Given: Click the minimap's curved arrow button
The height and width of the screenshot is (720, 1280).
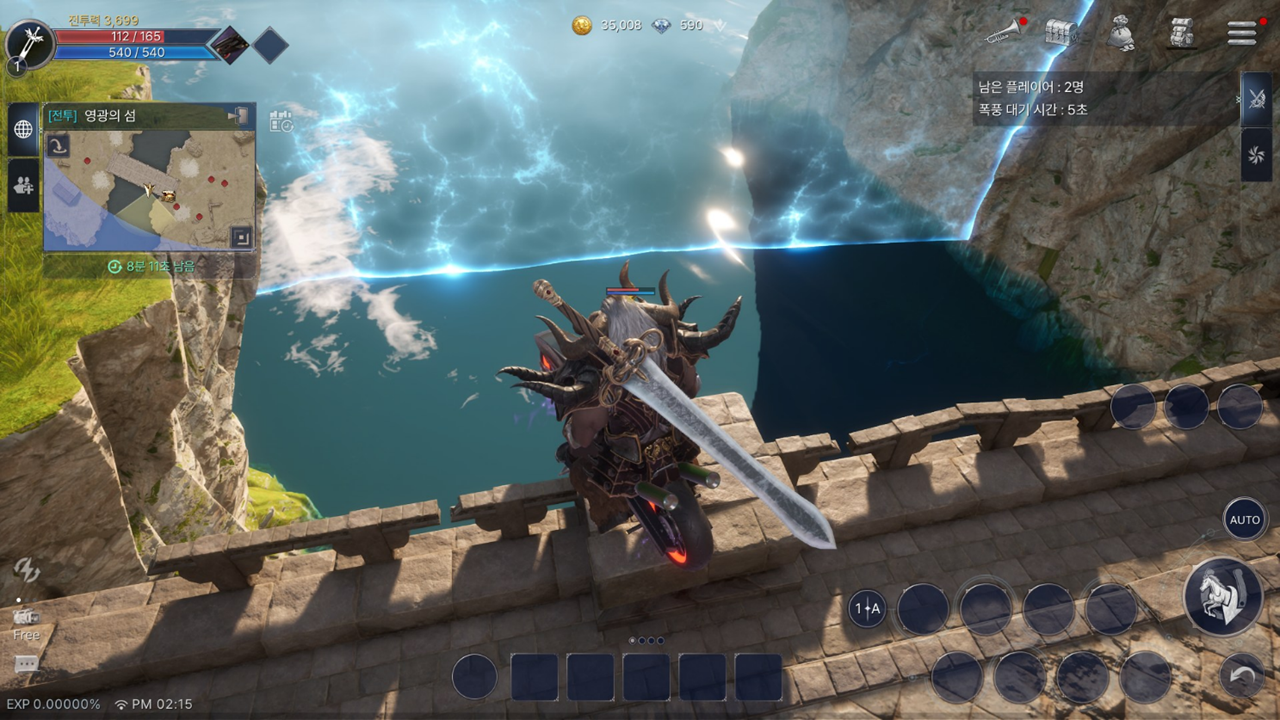Looking at the screenshot, I should (58, 146).
